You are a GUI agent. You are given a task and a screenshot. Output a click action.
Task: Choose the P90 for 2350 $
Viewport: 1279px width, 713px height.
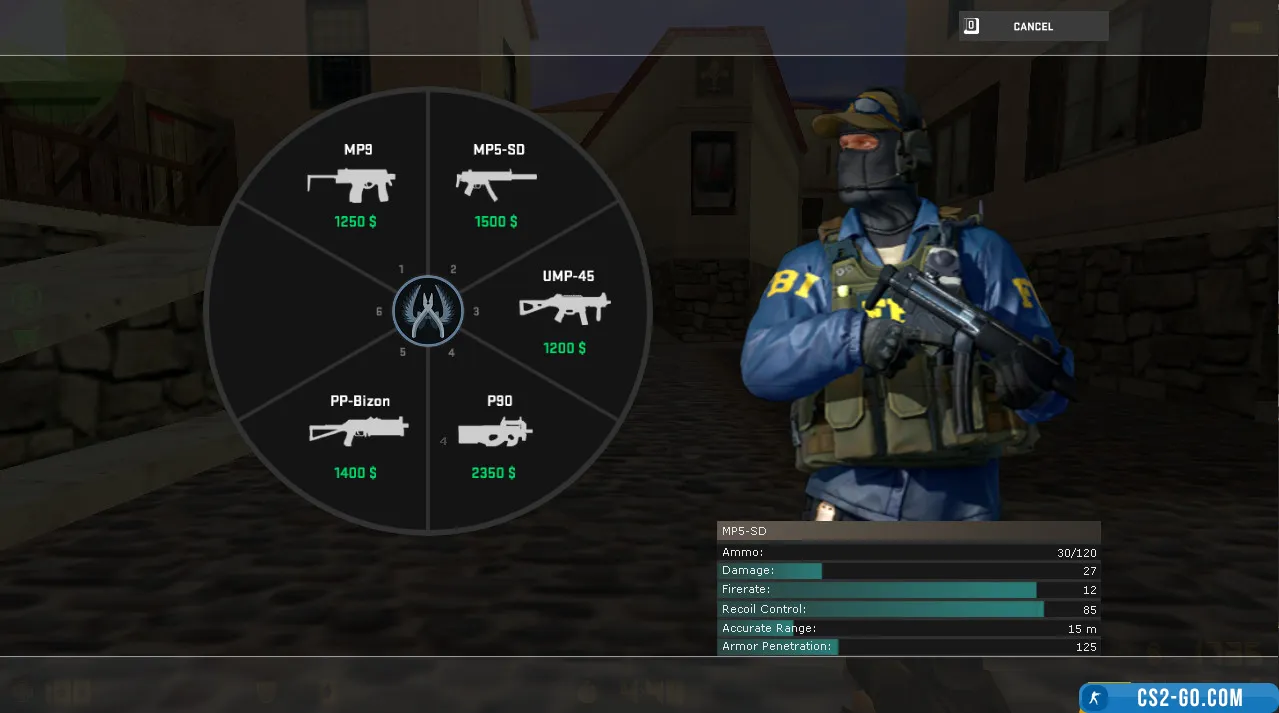coord(495,436)
